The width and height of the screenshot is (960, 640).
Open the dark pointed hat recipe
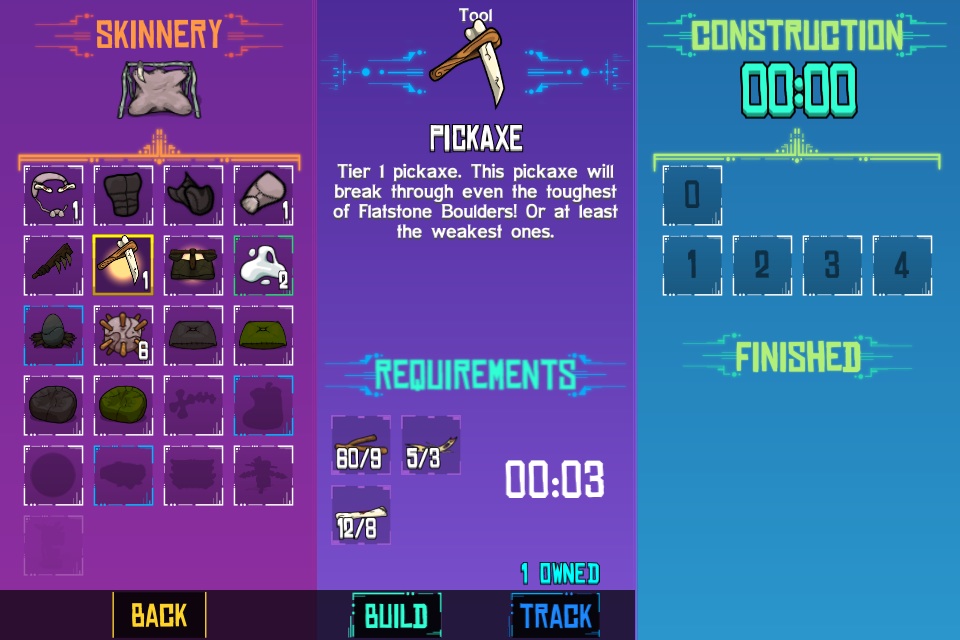tap(193, 195)
